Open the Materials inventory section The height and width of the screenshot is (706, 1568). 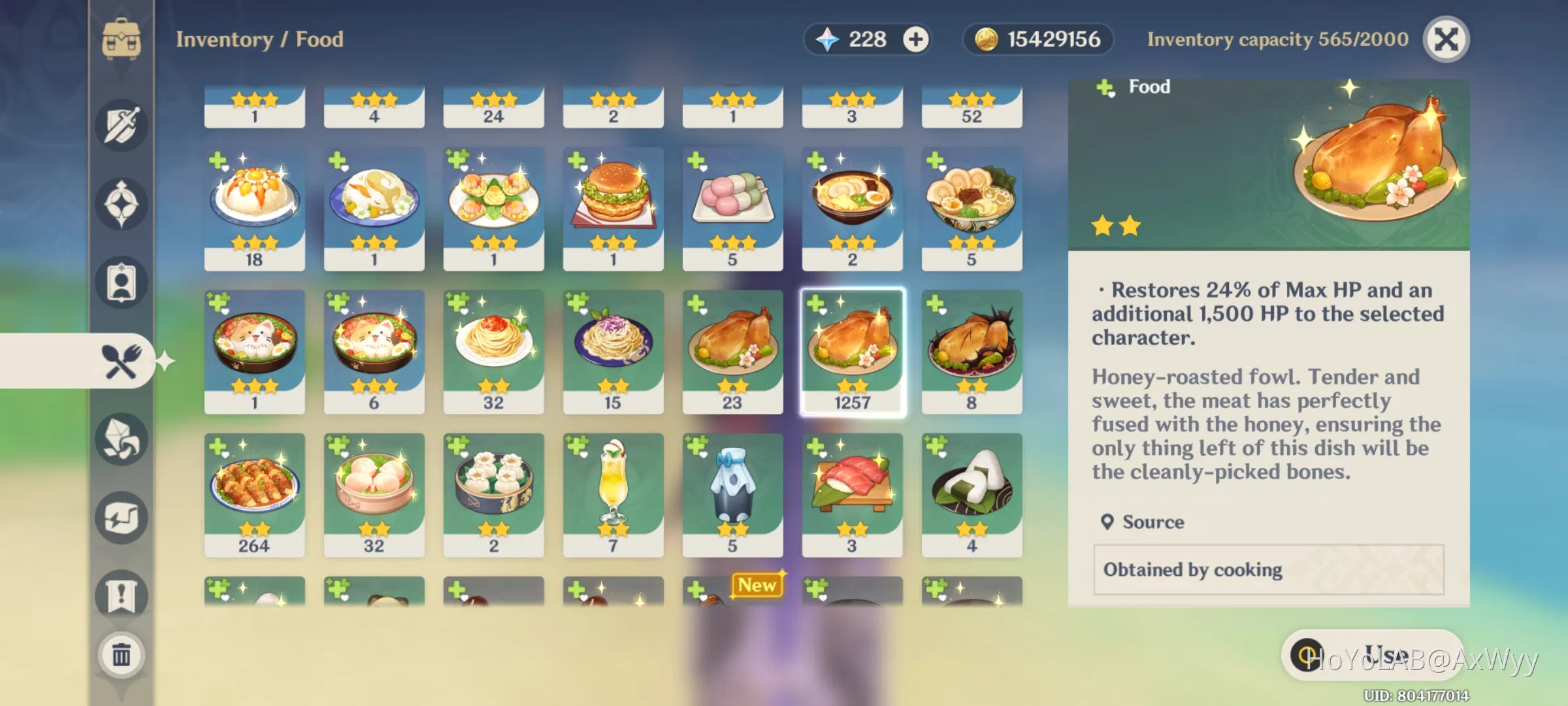(121, 439)
